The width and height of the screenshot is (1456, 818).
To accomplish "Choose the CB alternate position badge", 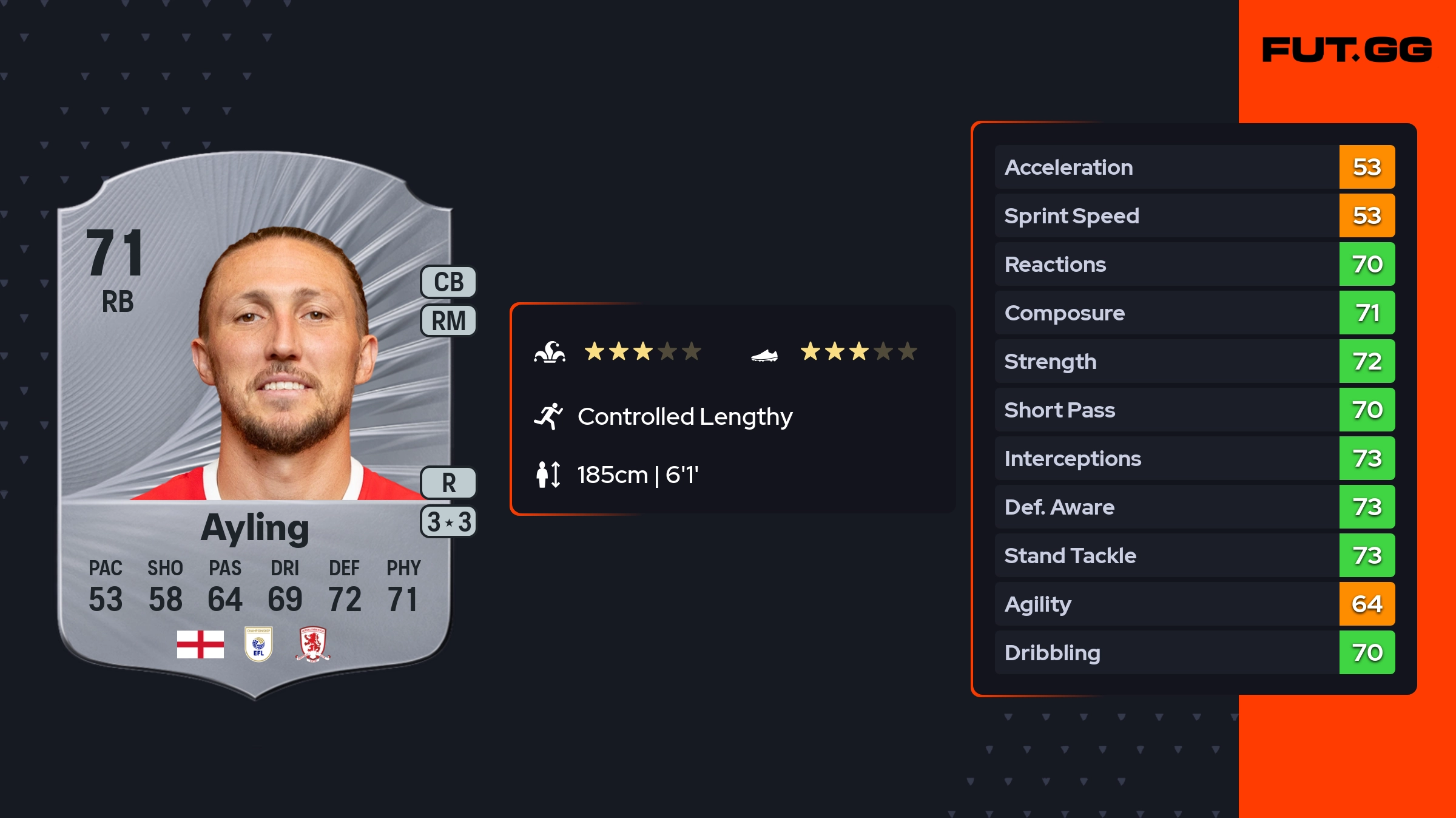I will point(448,282).
